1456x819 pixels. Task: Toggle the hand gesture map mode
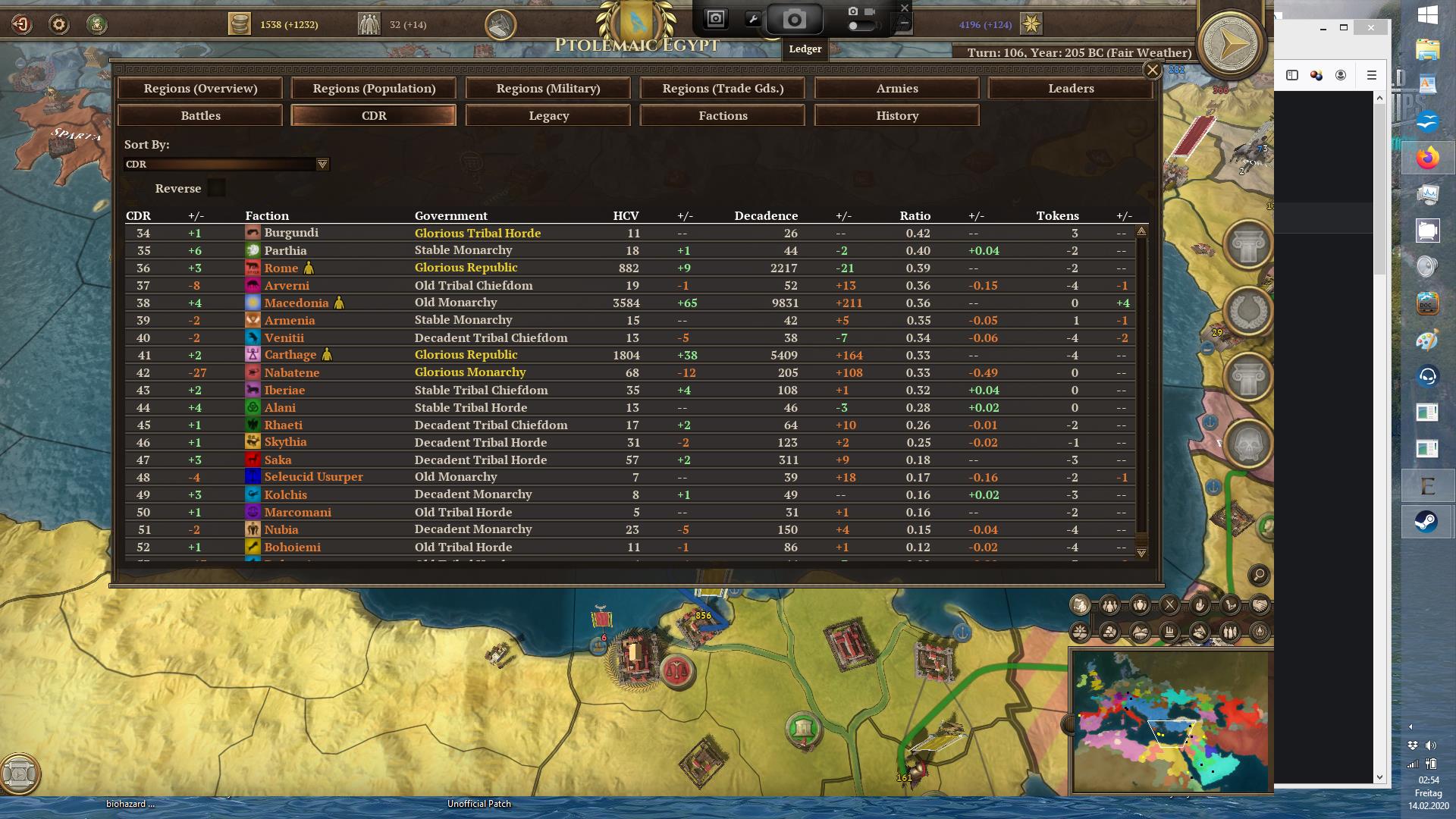pyautogui.click(x=1200, y=605)
